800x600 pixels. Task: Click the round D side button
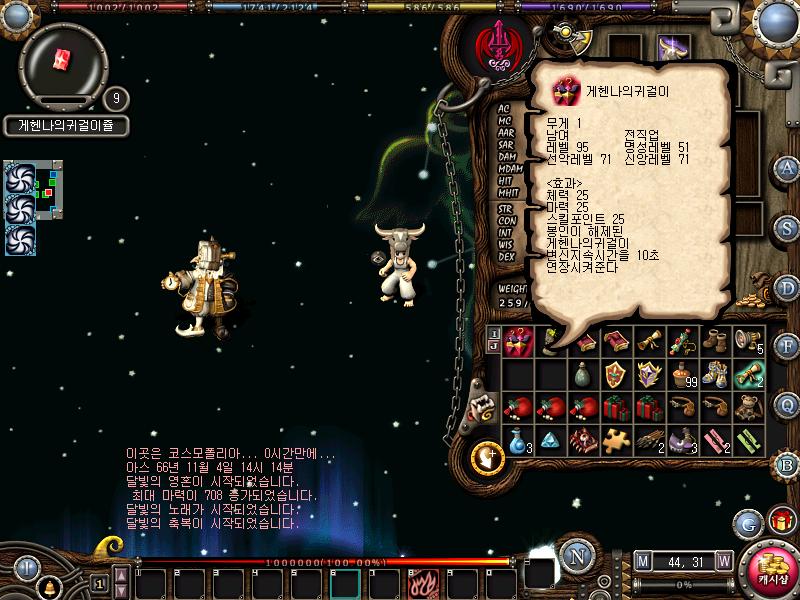tap(787, 286)
